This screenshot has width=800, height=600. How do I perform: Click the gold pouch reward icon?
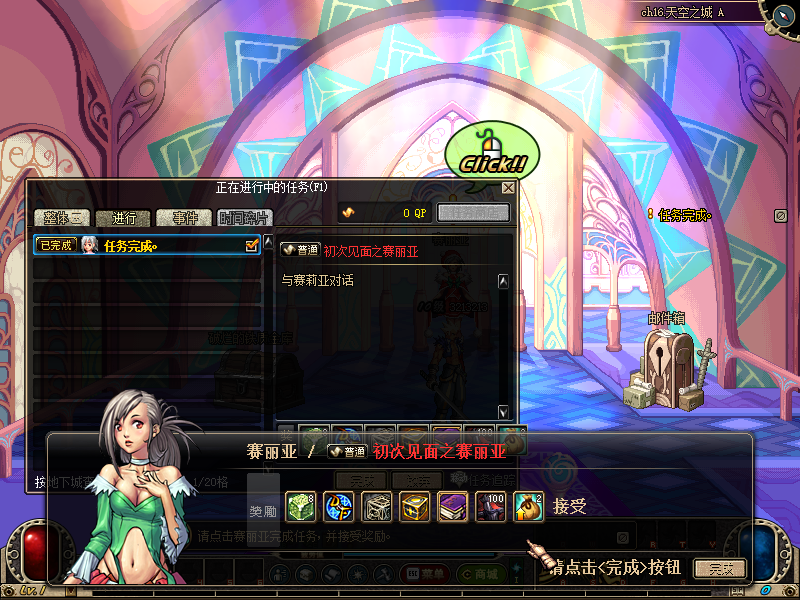pyautogui.click(x=528, y=507)
